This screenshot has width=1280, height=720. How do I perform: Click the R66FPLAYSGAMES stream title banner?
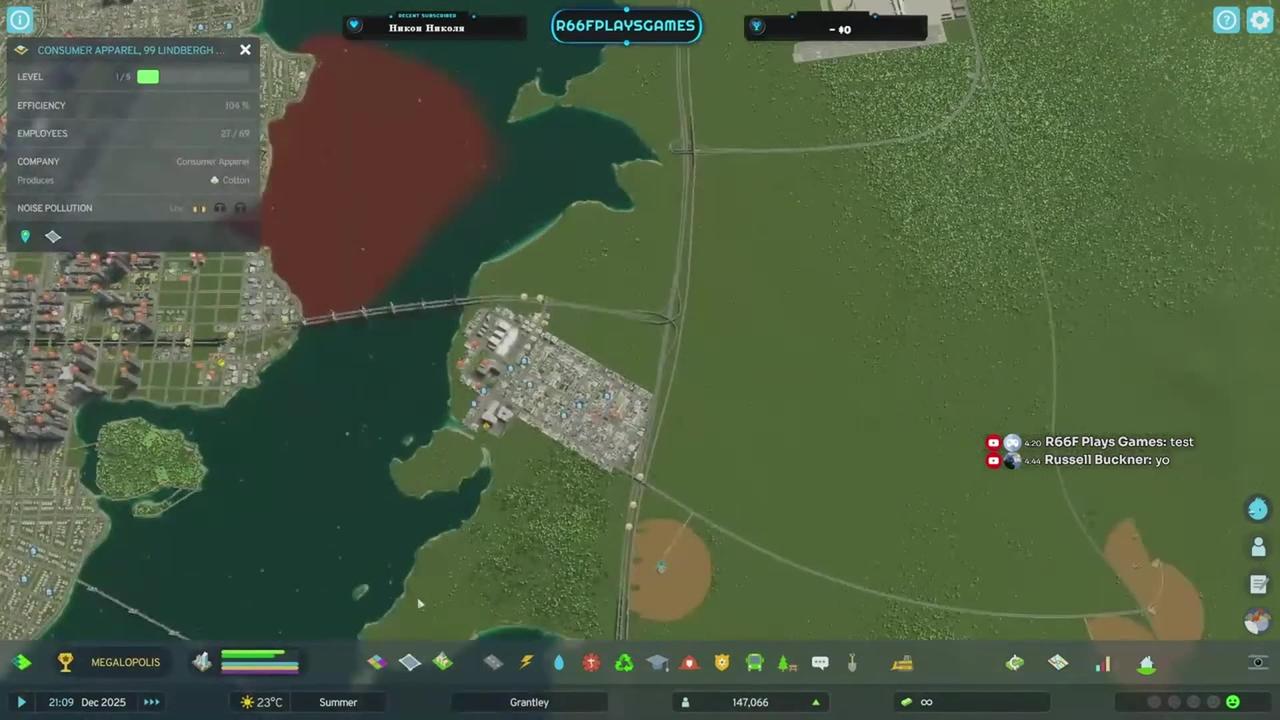point(626,26)
